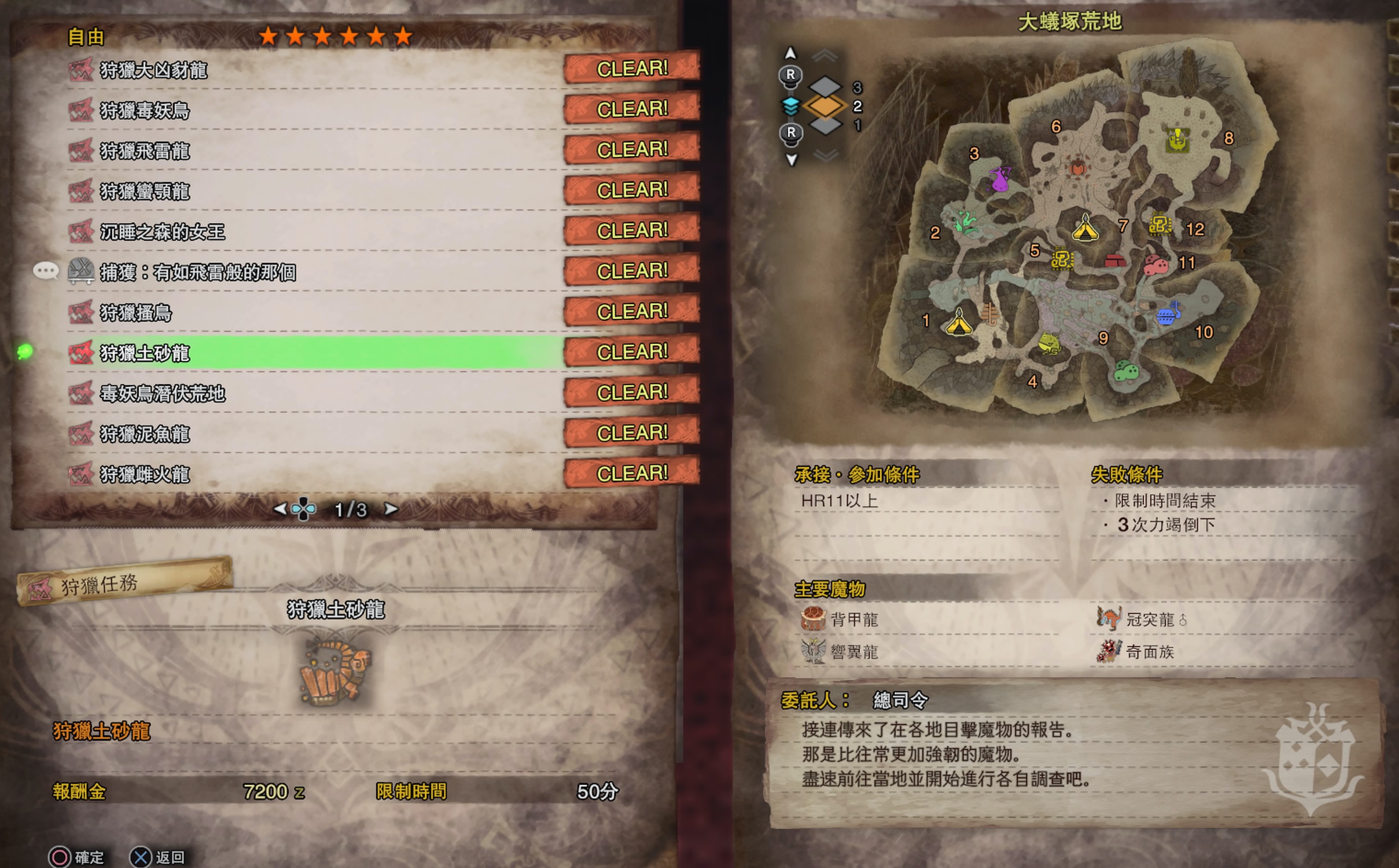Choose the 狩獵雌火龍 quest
The height and width of the screenshot is (868, 1399).
coord(145,475)
